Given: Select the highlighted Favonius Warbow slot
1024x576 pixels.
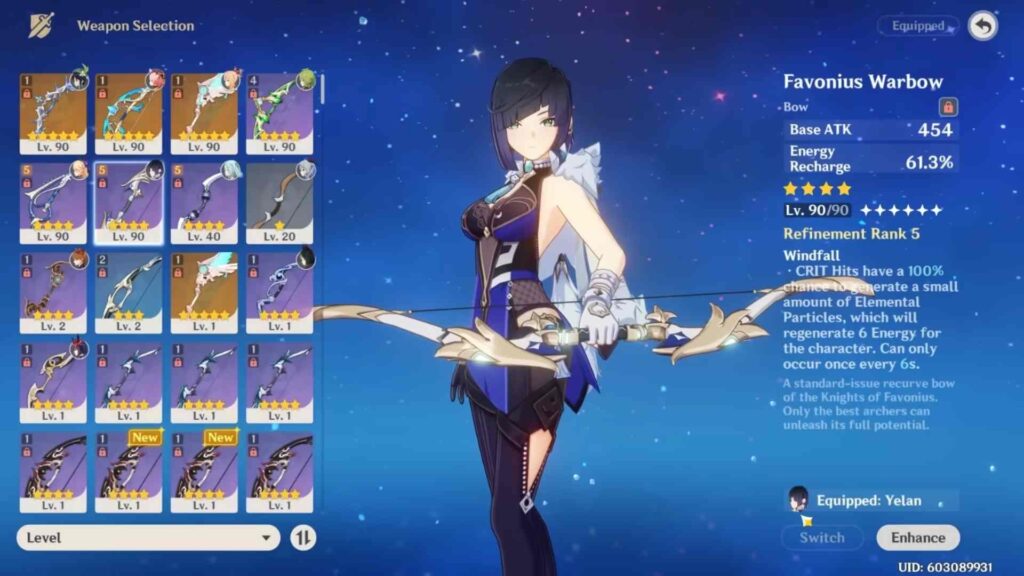Looking at the screenshot, I should tap(128, 203).
